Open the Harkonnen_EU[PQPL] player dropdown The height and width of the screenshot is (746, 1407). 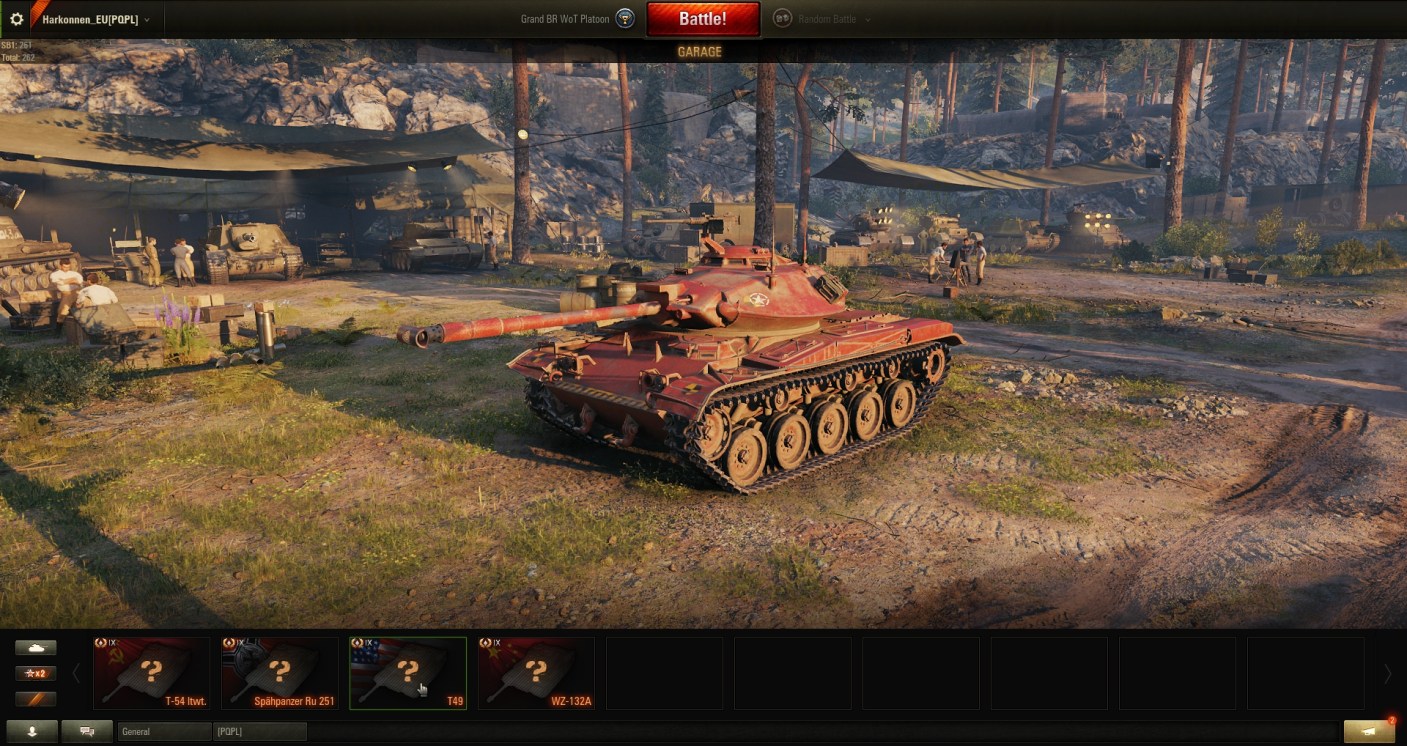[96, 19]
